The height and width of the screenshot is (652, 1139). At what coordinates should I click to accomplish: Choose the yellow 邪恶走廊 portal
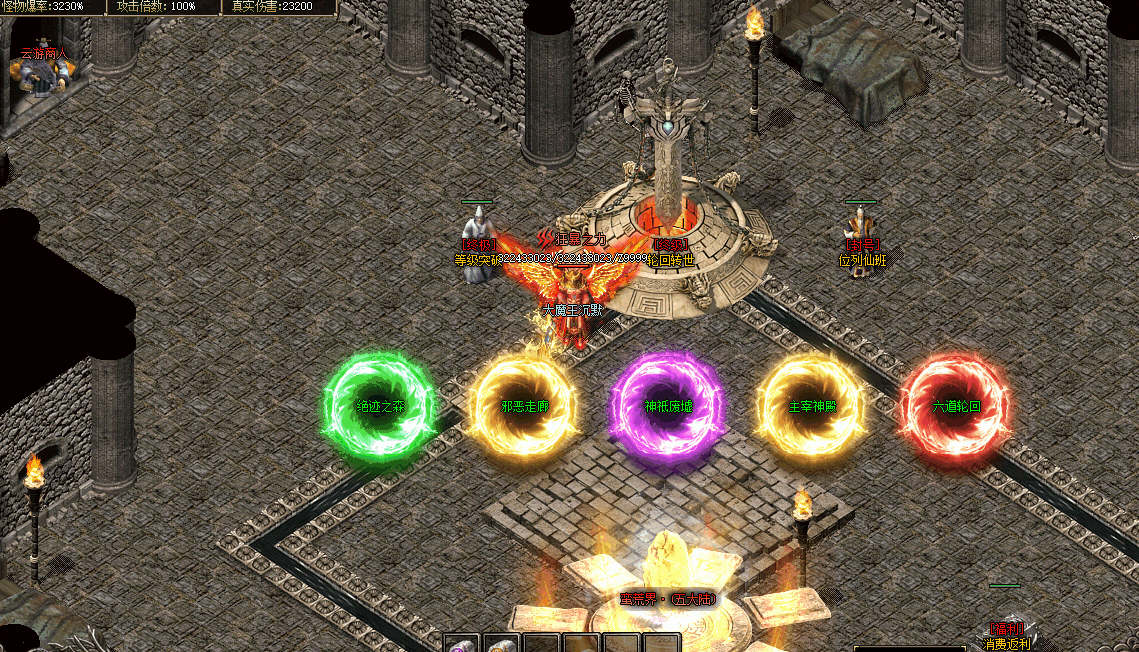525,407
